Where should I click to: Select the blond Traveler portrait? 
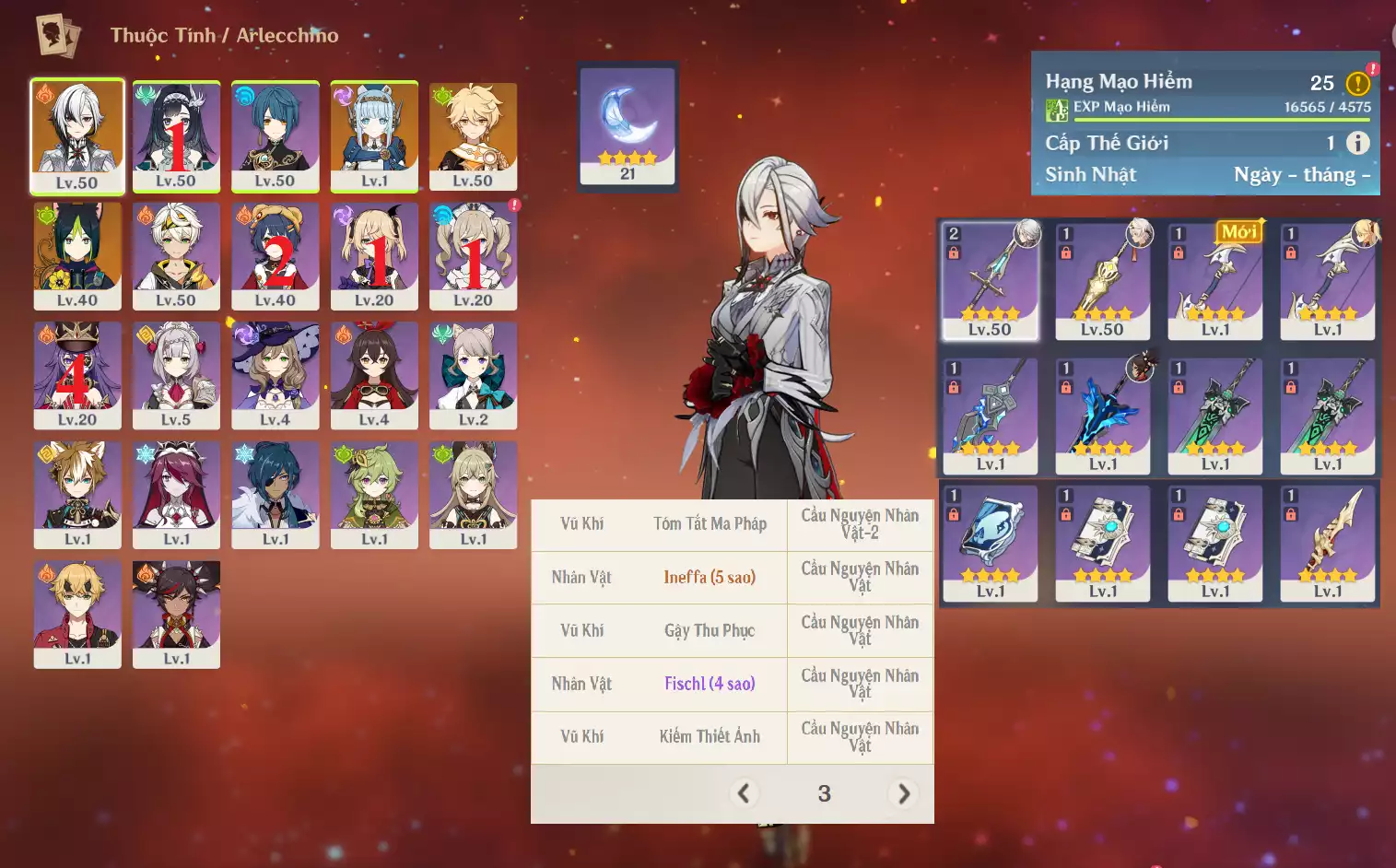click(473, 135)
